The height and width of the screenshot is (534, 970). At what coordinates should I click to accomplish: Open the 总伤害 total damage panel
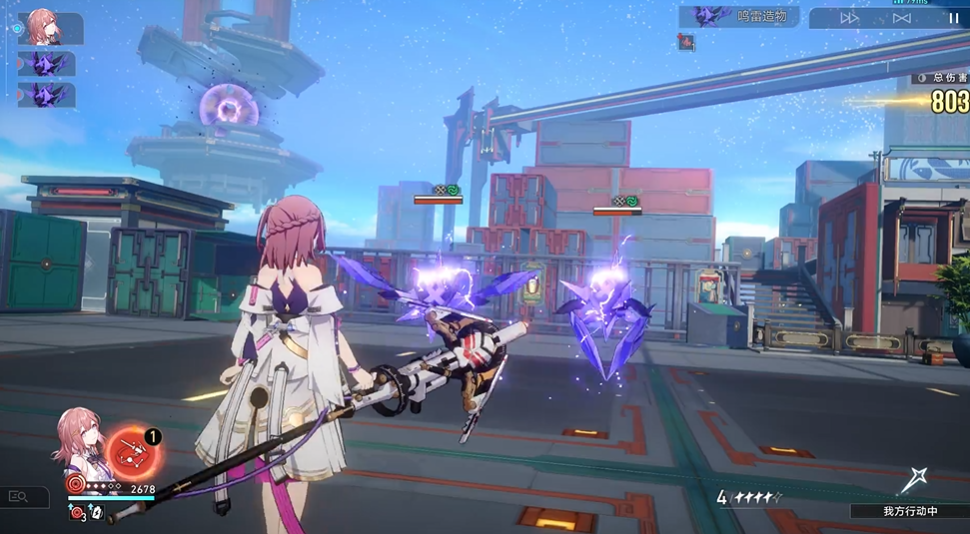click(940, 78)
